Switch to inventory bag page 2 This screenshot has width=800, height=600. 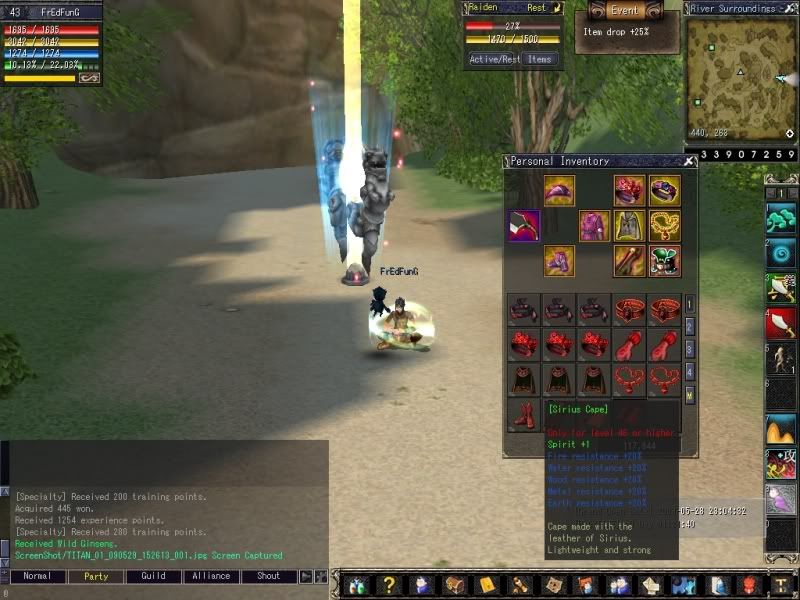point(690,326)
